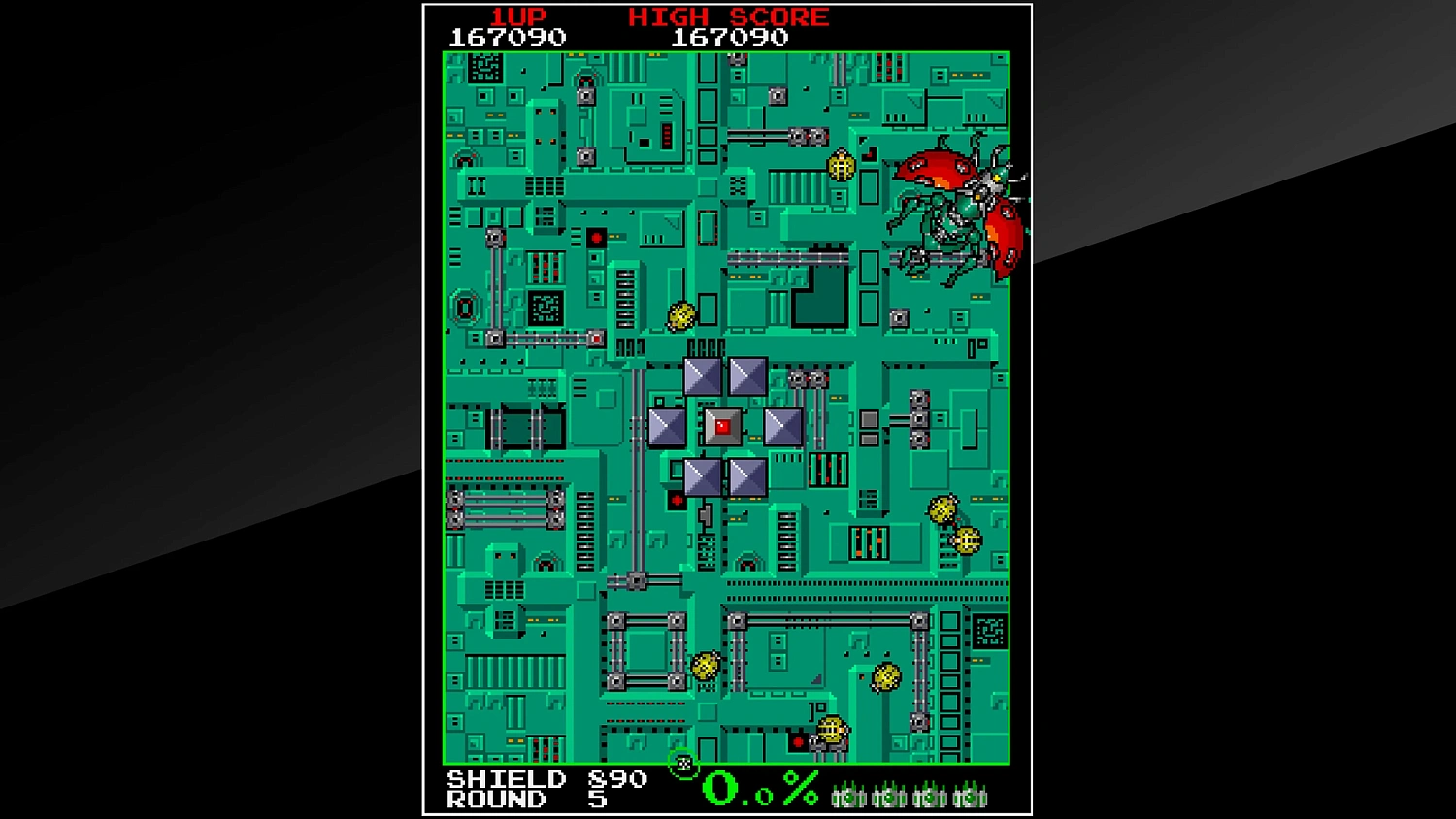Click the upper-left gray pyramid block
1456x819 pixels.
[x=702, y=377]
